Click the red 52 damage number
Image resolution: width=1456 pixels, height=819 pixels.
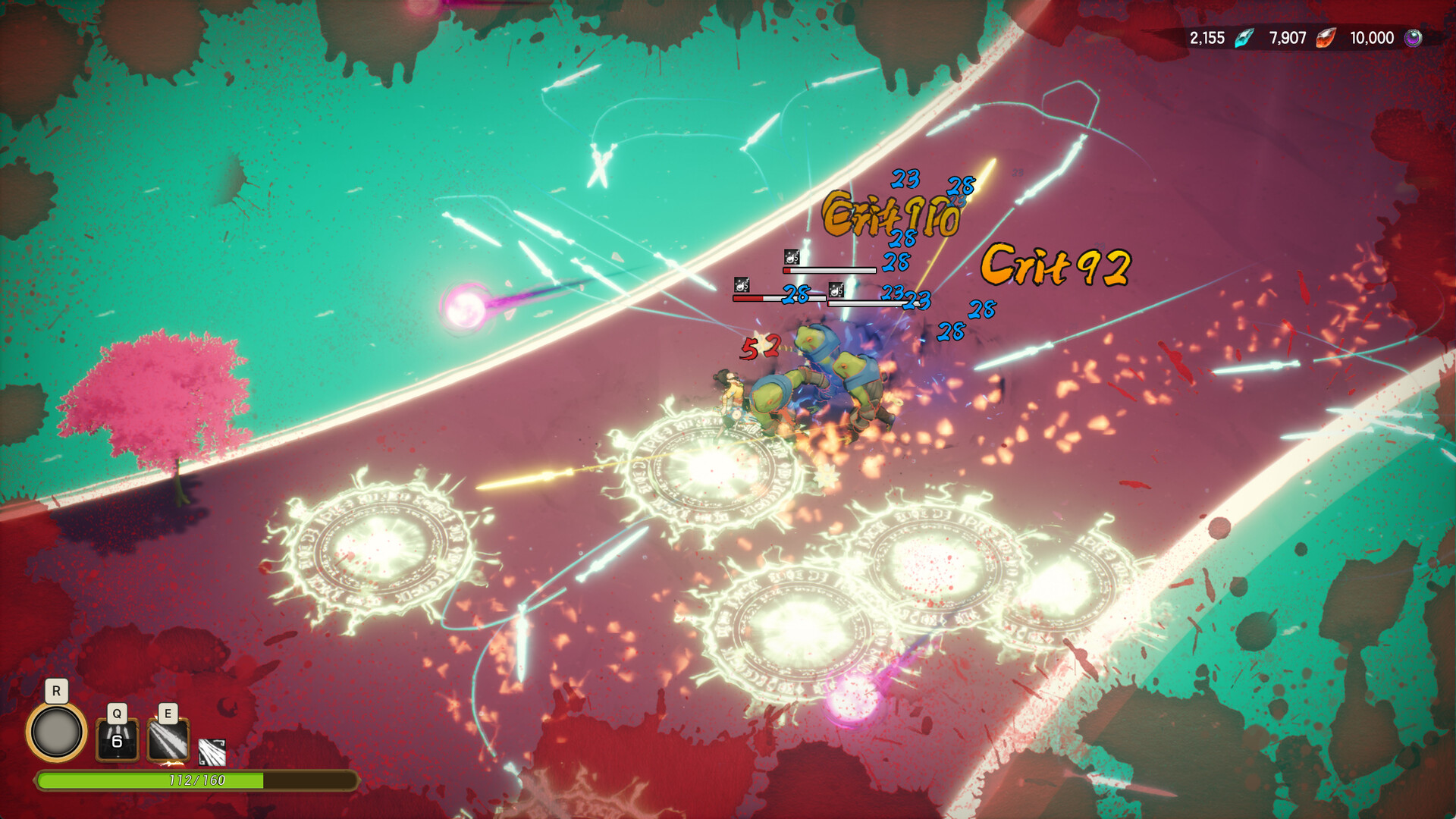[760, 347]
